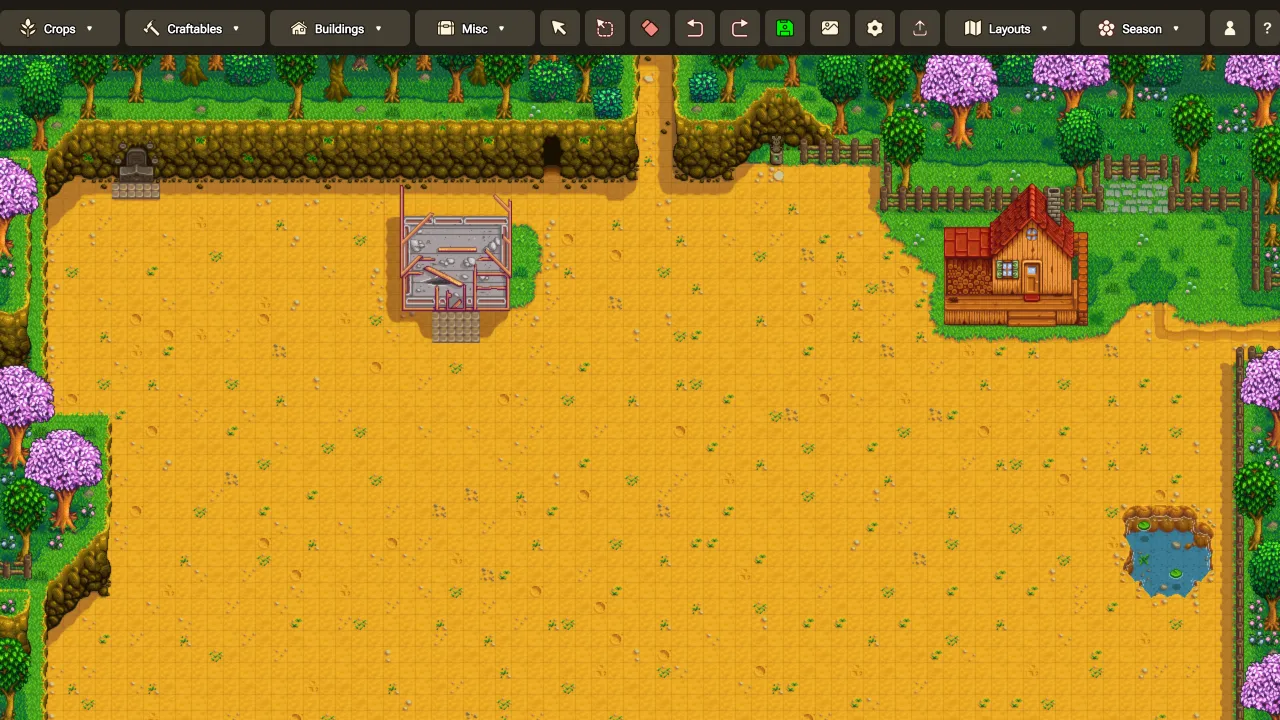Select the arrow cursor tool
The image size is (1280, 720).
pos(559,28)
